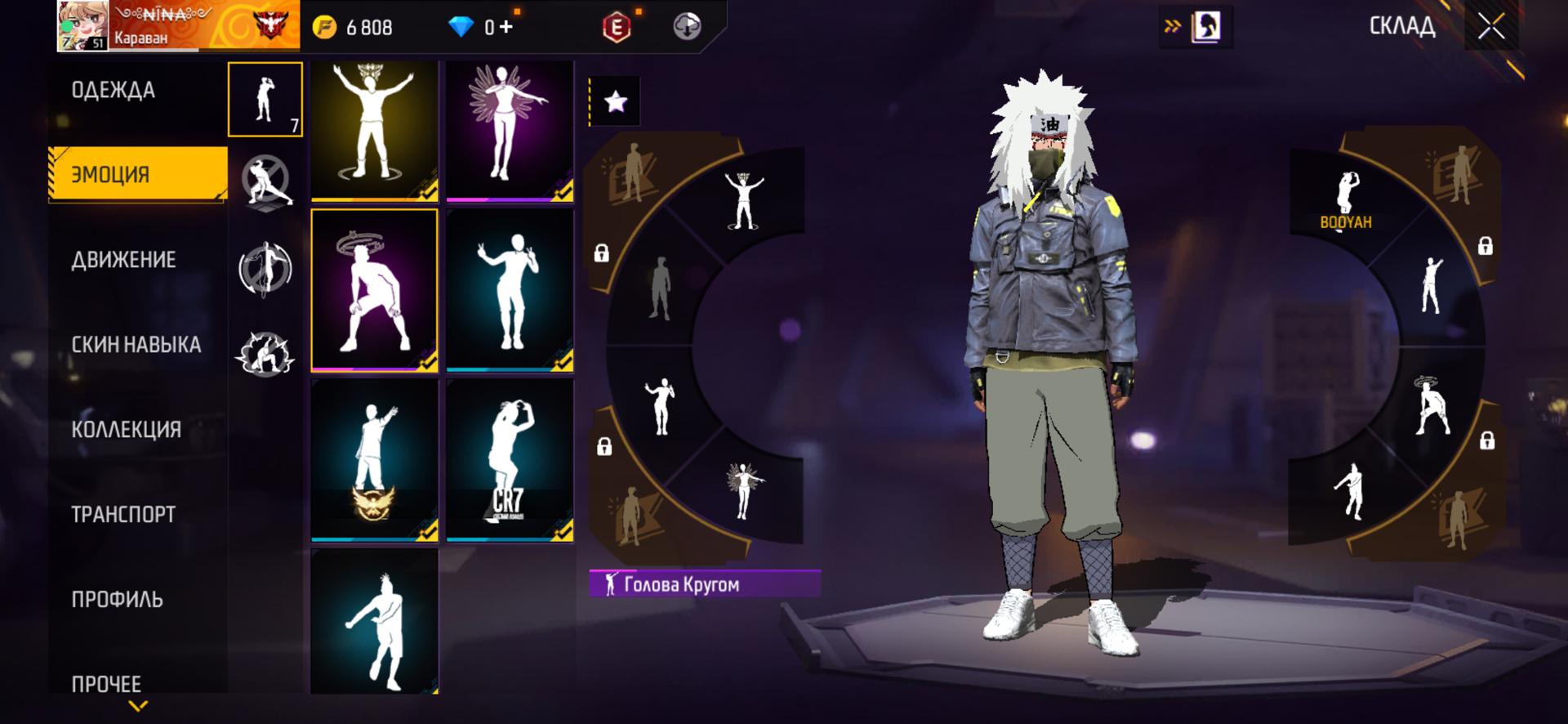This screenshot has width=1568, height=724.
Task: Open the КОЛЛЕКЦИЯ section
Action: (126, 430)
